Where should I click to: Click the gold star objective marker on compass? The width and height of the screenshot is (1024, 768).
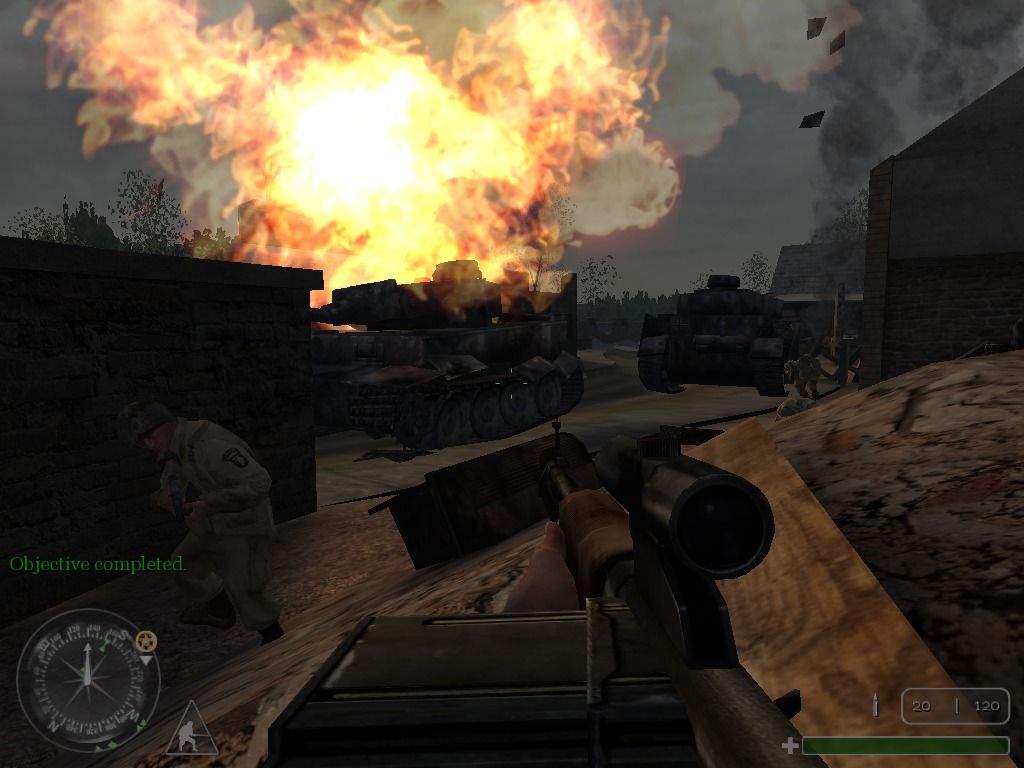coord(147,640)
